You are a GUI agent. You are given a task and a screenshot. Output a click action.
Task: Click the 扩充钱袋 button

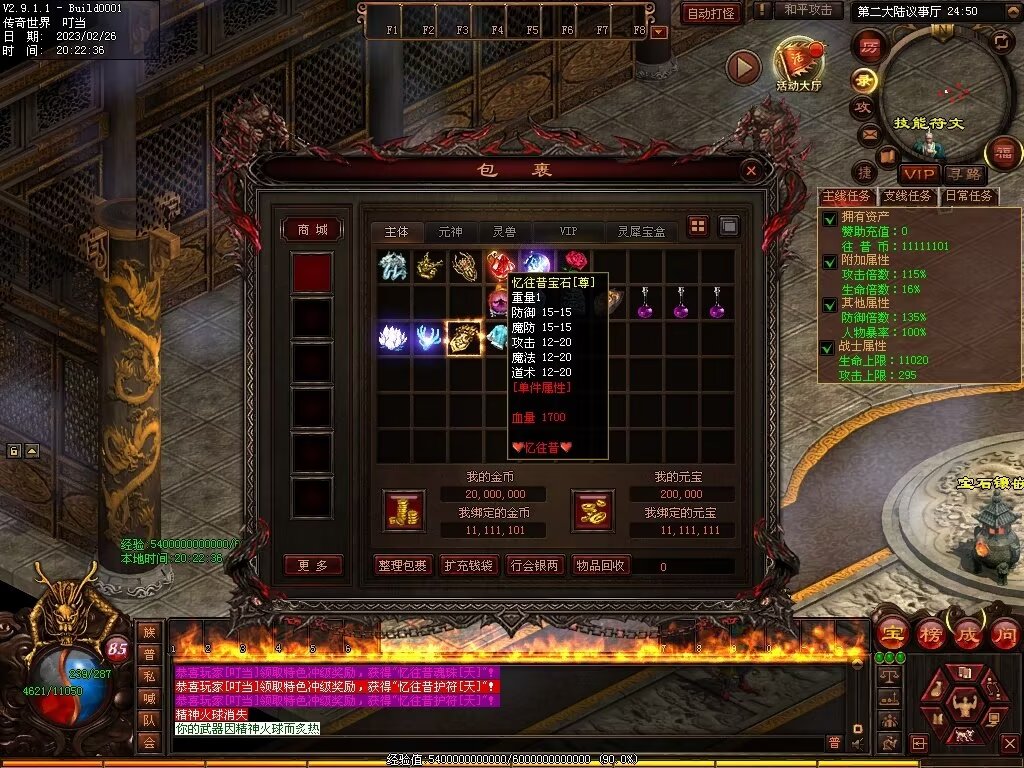[x=469, y=566]
